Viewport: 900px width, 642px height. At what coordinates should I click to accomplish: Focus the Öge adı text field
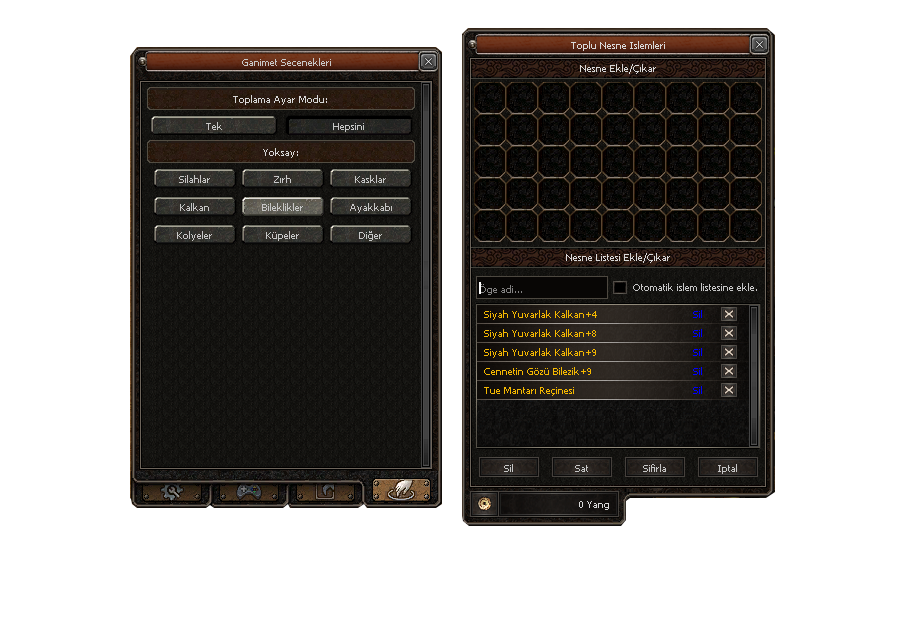(x=541, y=288)
